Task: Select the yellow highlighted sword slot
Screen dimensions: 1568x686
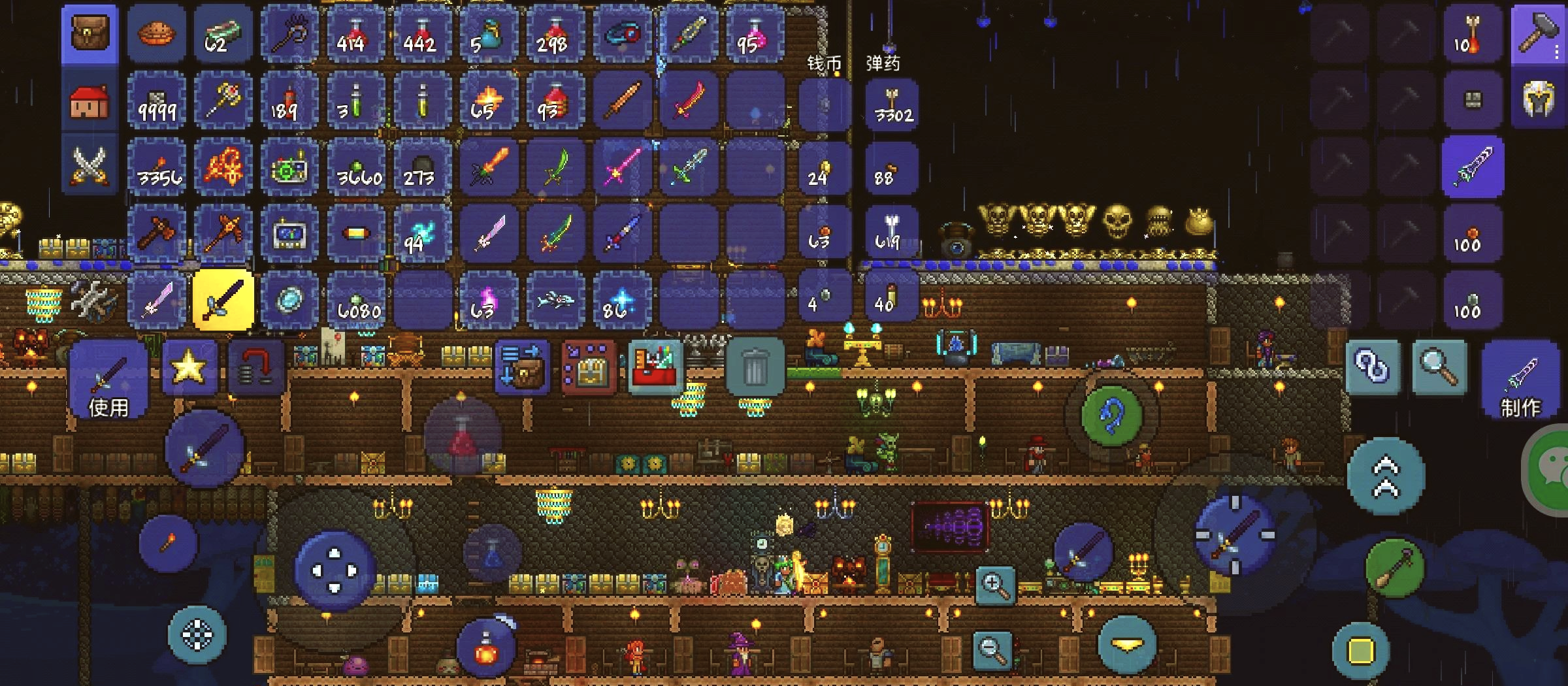Action: pyautogui.click(x=223, y=300)
